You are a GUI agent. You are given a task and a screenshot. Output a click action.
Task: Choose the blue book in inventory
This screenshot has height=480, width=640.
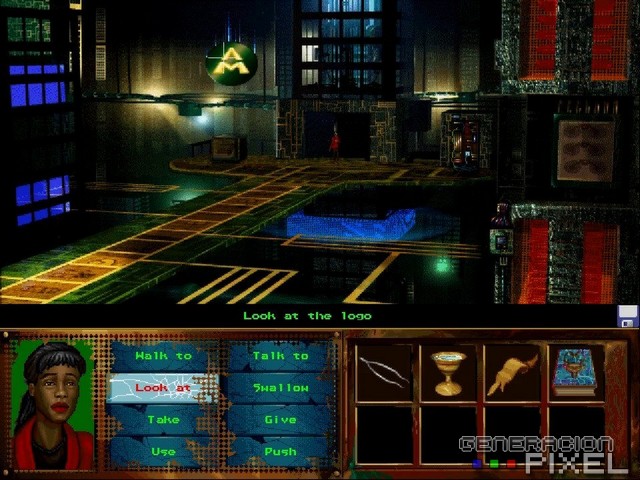click(x=575, y=373)
